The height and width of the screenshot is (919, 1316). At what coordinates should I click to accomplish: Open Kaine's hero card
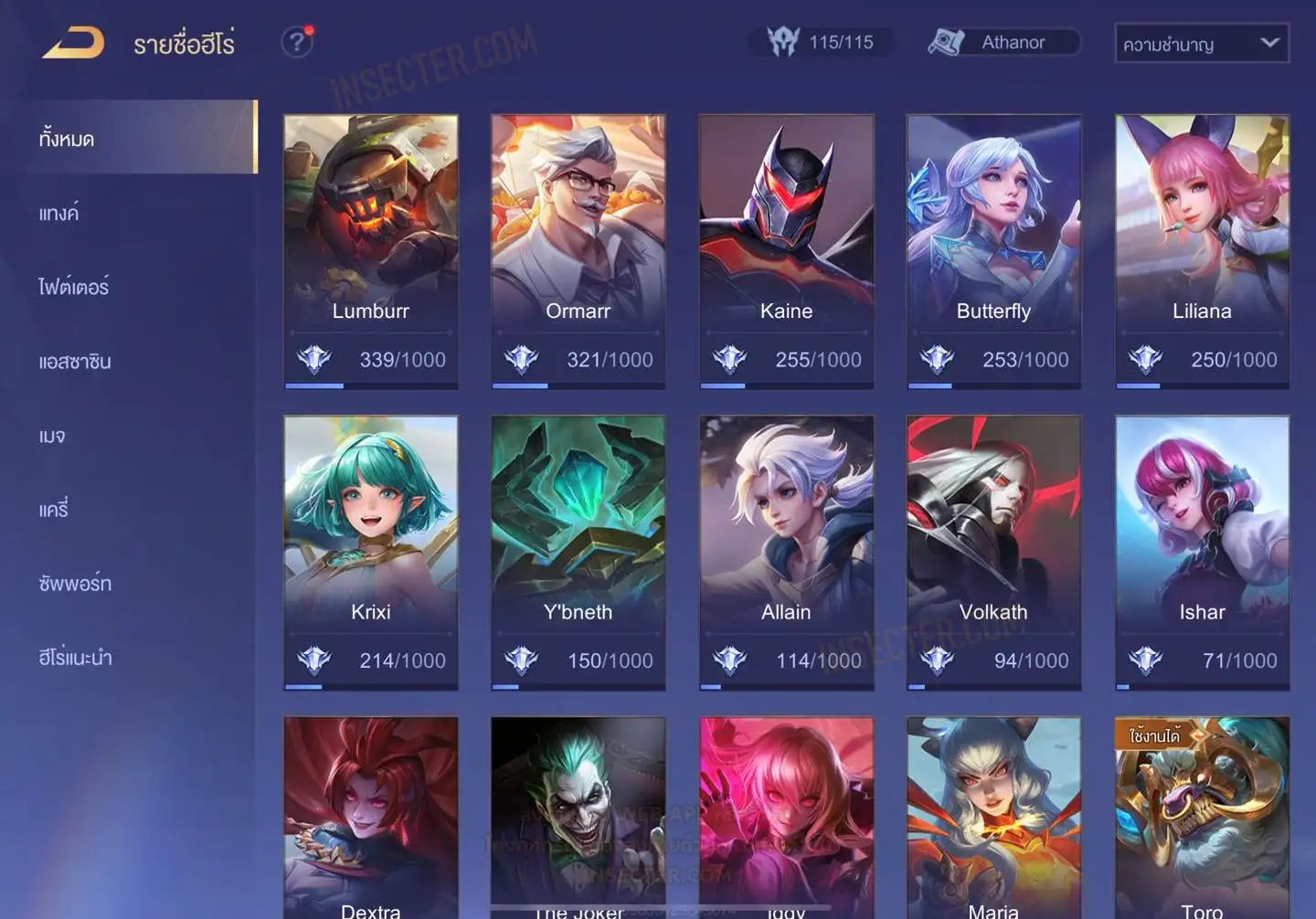tap(786, 238)
